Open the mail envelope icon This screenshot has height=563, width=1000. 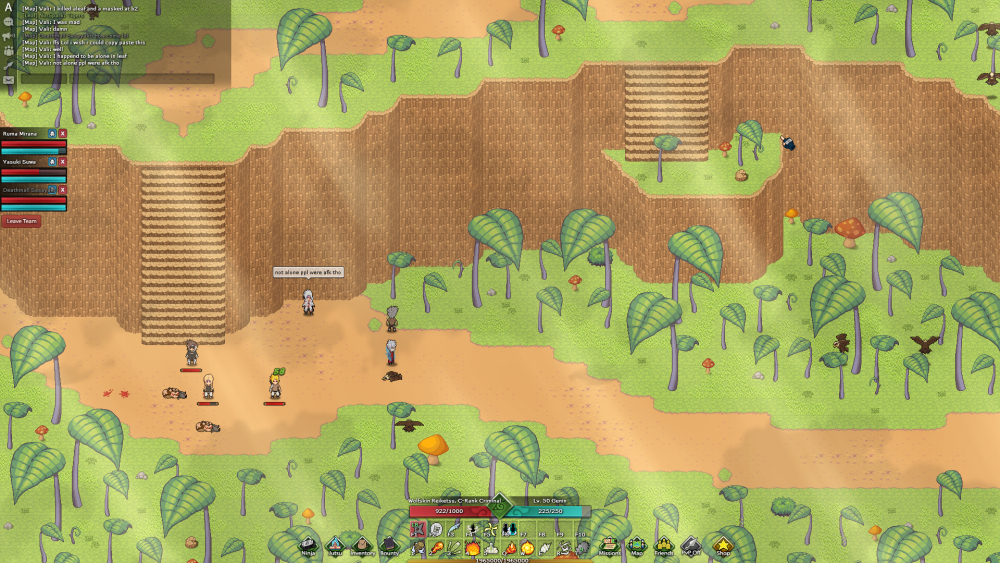pyautogui.click(x=8, y=79)
